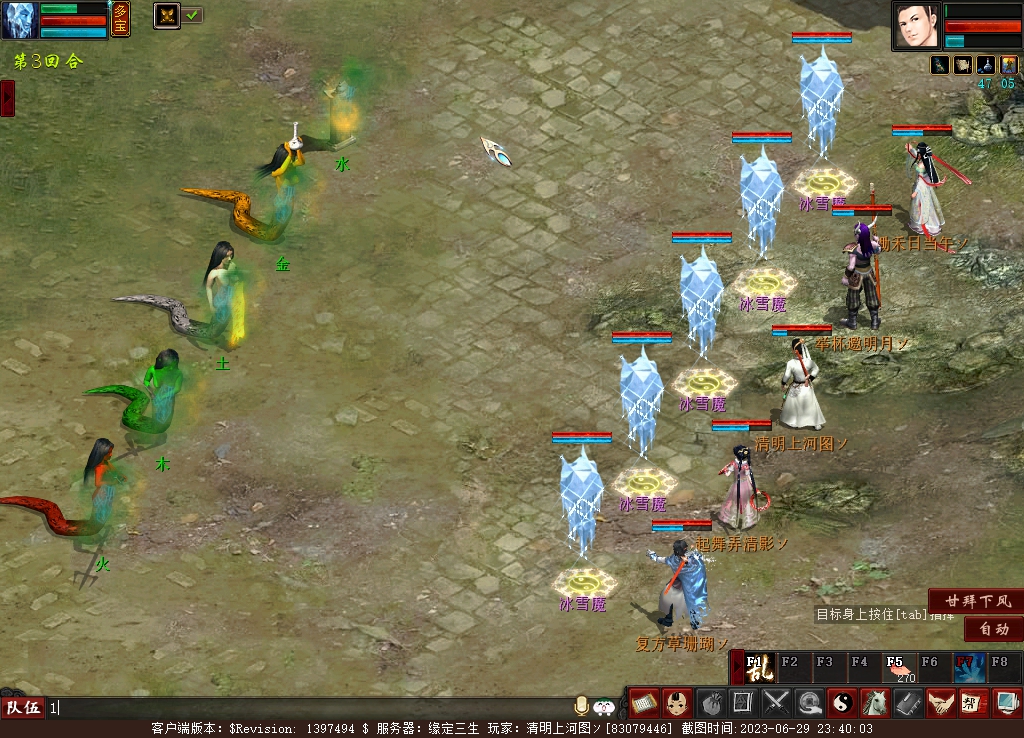Use the F1 乱 skill slot
The width and height of the screenshot is (1024, 738).
(x=760, y=667)
